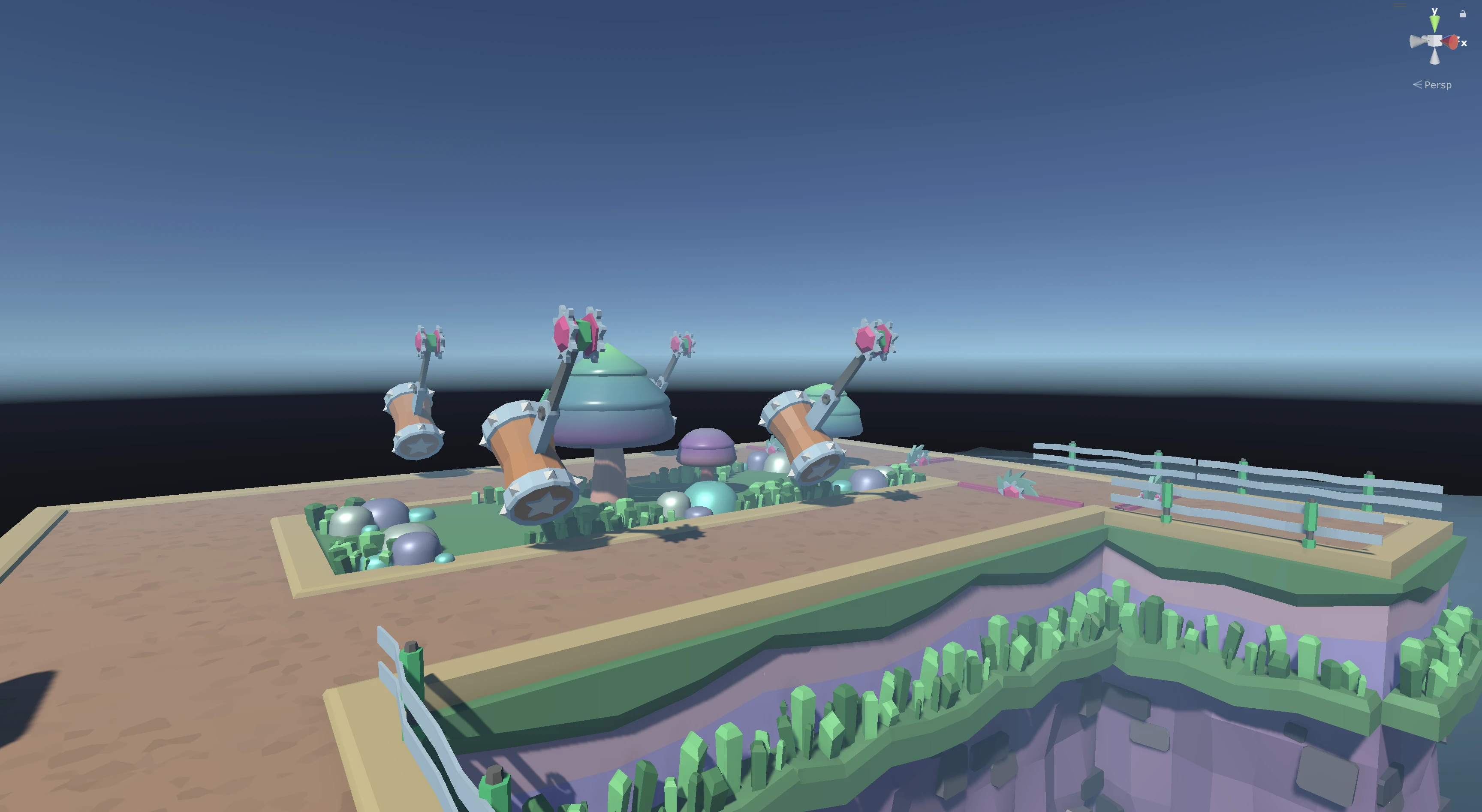
Task: Toggle the scene gizmo rotation lock
Action: point(1462,14)
